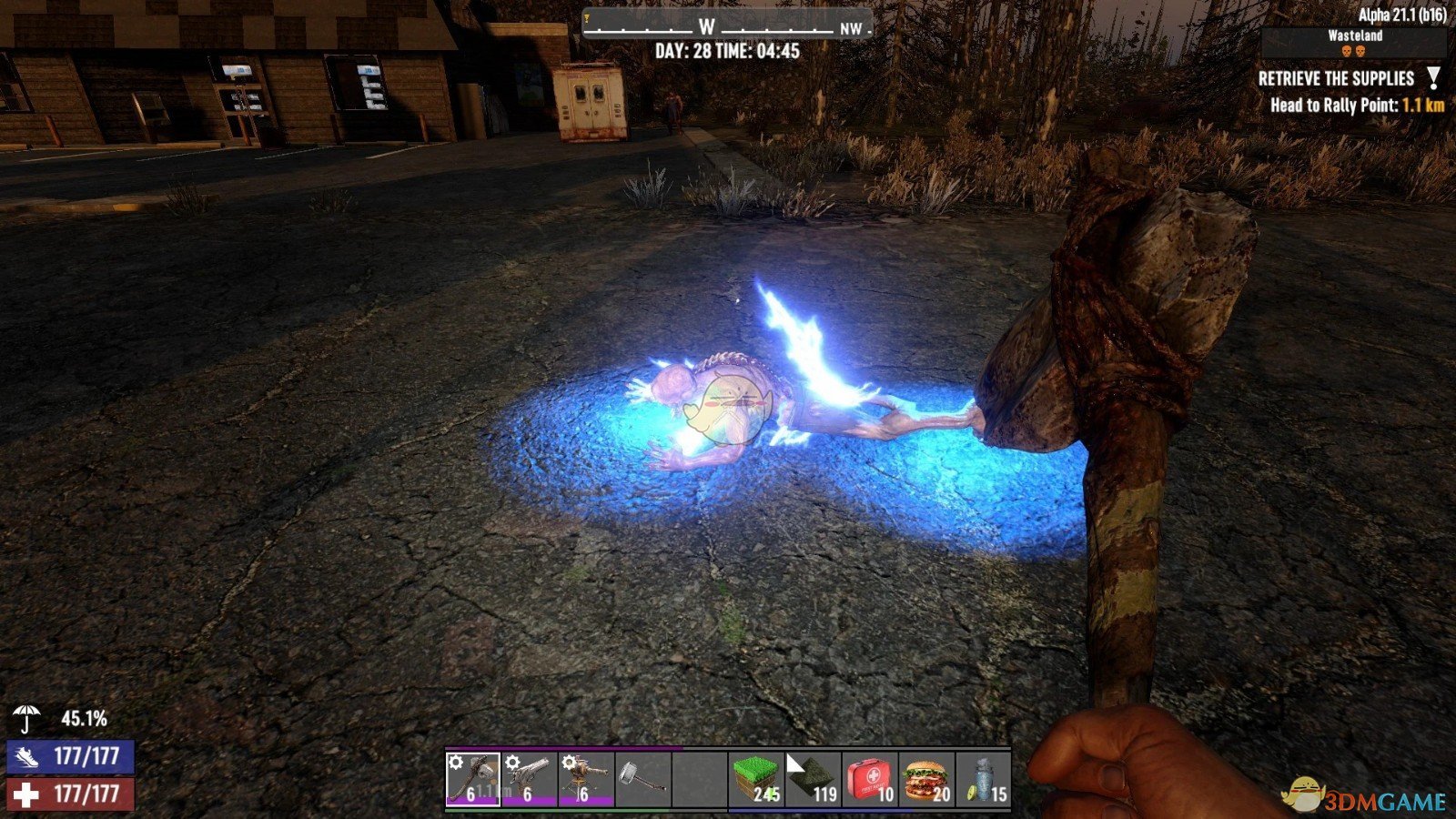Screen dimensions: 1456x819
Task: Select the grass block stack
Action: point(756,779)
